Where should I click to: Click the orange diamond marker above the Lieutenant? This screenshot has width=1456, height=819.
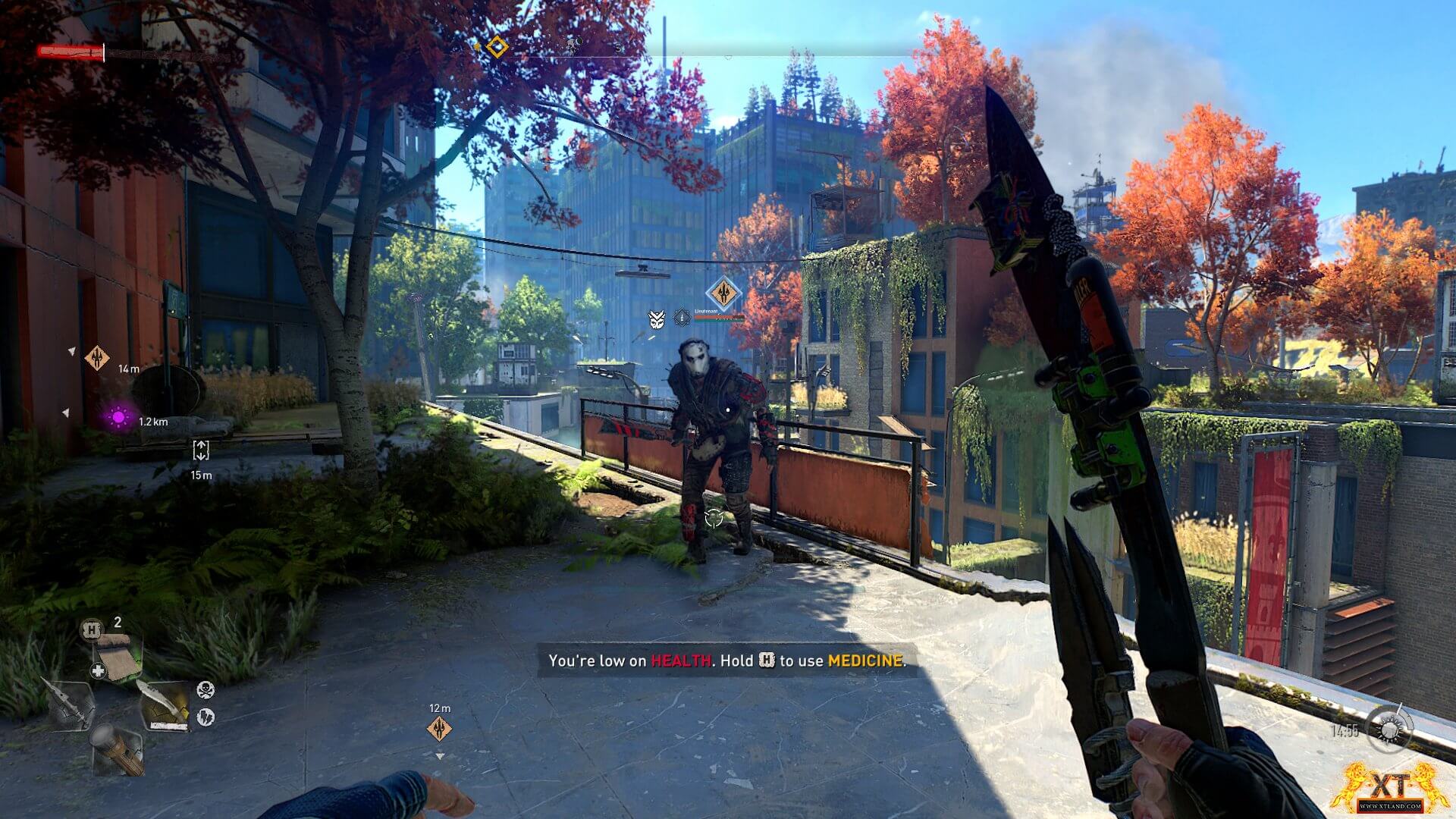(723, 293)
